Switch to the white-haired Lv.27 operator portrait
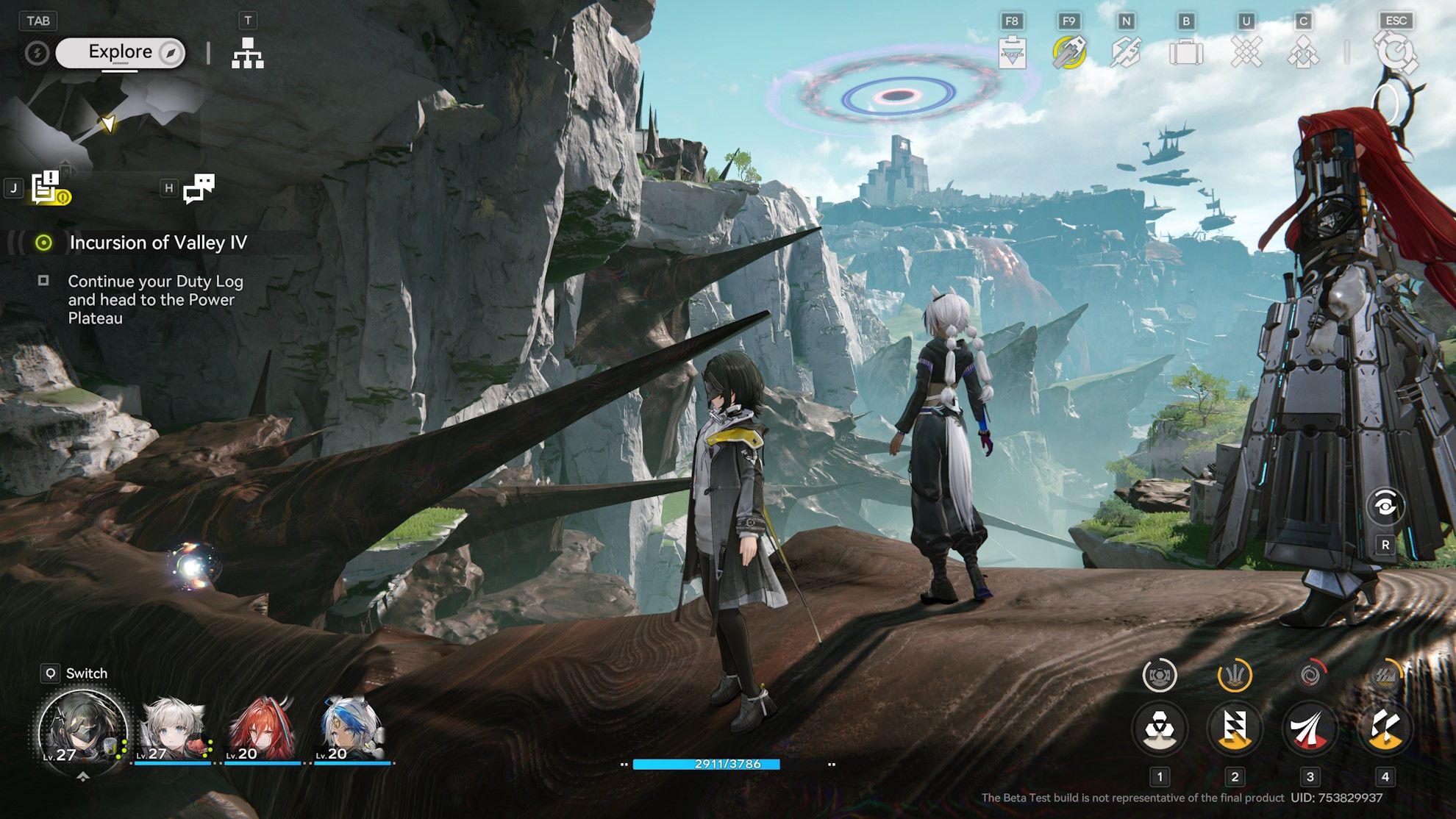Image resolution: width=1456 pixels, height=819 pixels. point(173,731)
